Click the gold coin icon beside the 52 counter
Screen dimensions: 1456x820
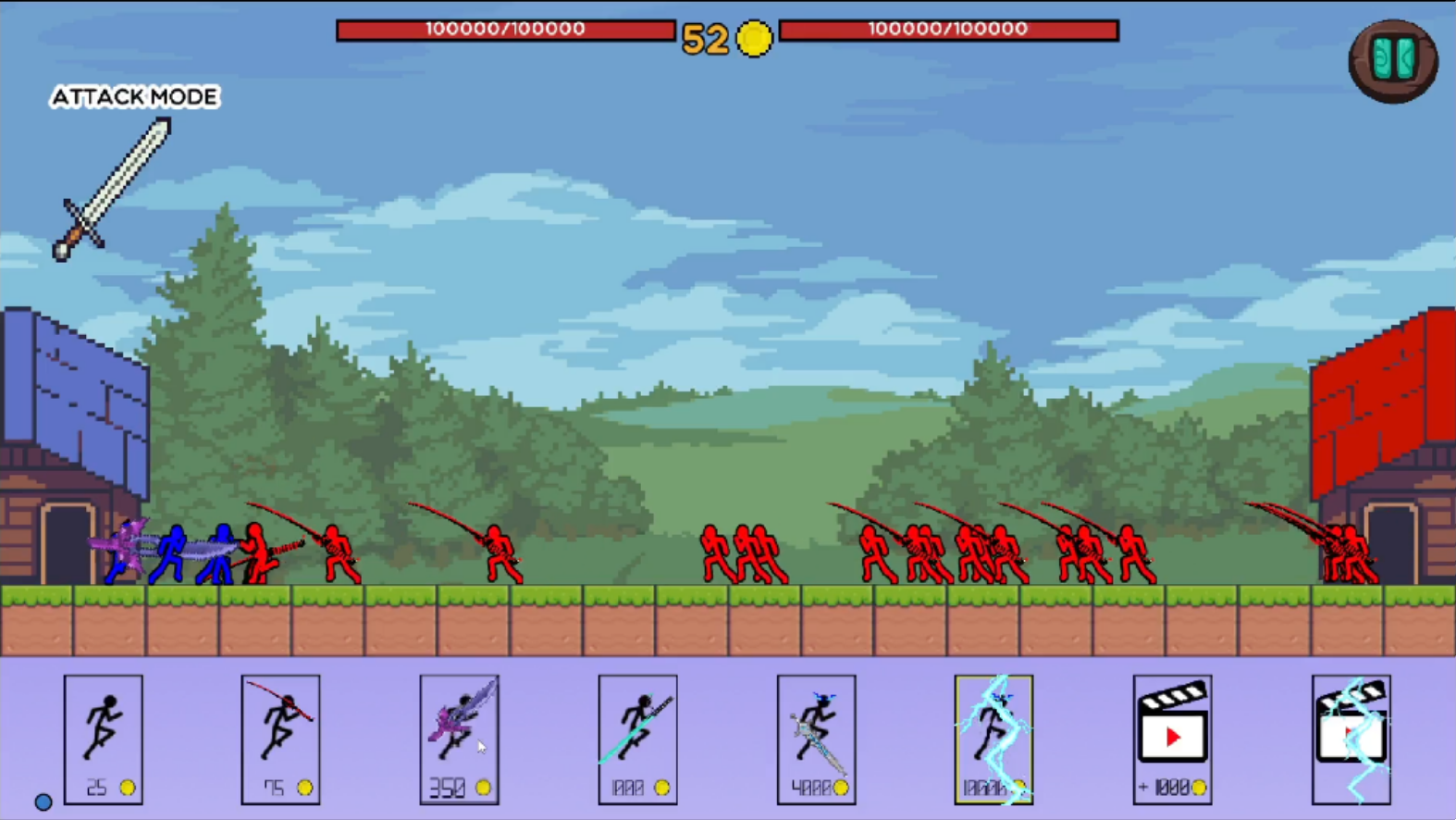[x=755, y=39]
